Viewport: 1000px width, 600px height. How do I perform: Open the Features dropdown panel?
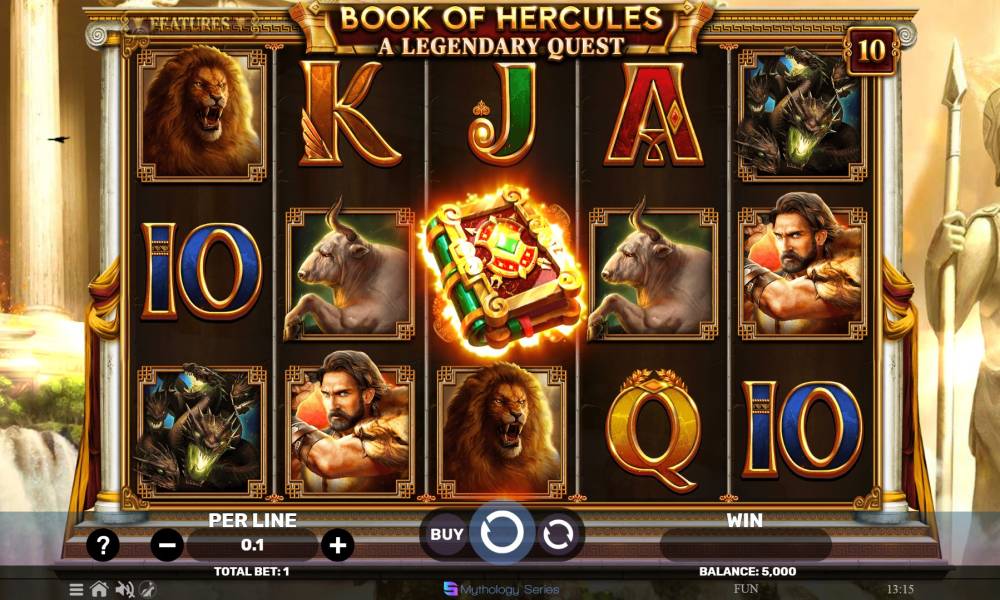coord(190,22)
